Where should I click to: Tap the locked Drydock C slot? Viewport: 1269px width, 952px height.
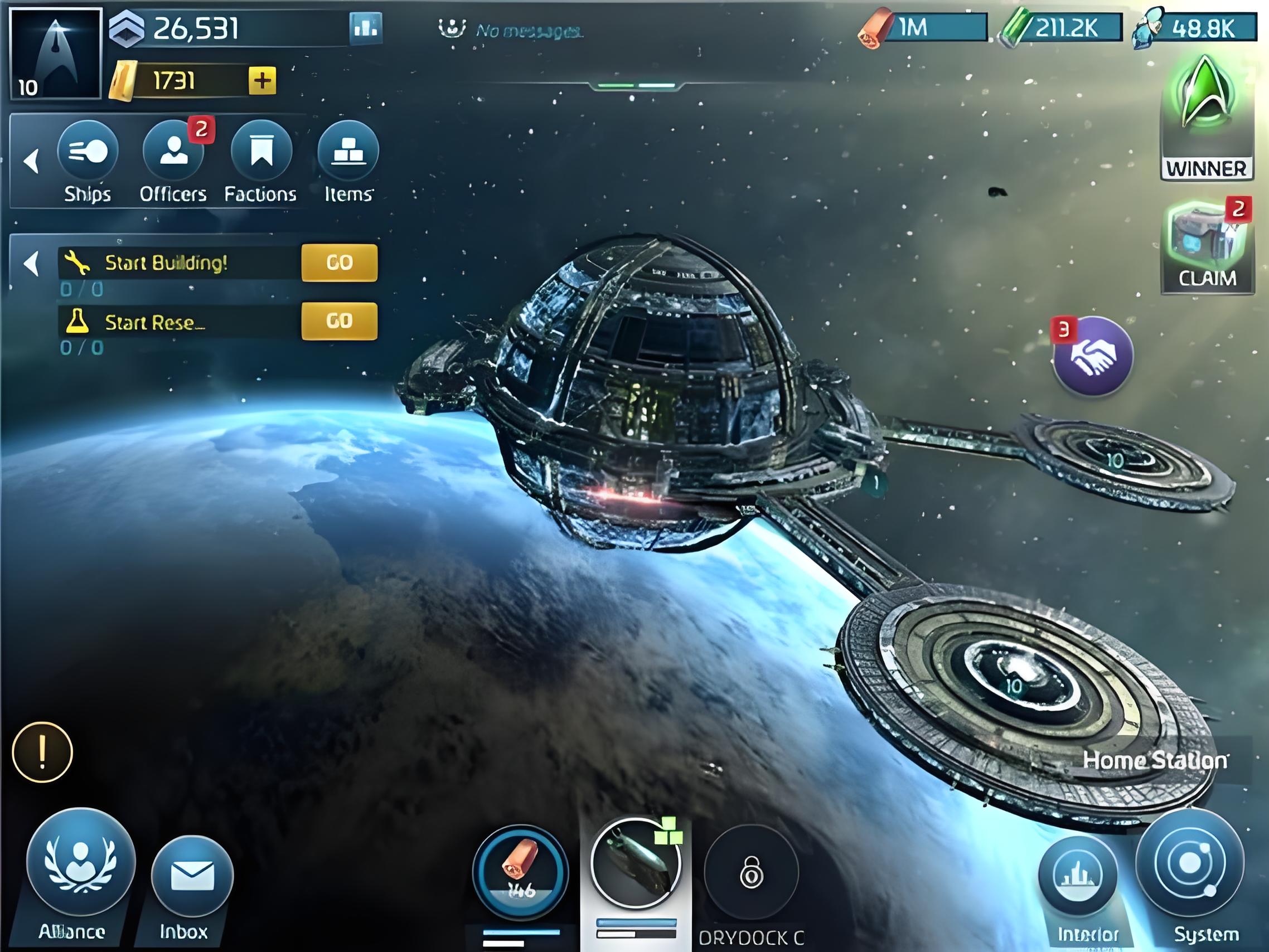coord(751,873)
